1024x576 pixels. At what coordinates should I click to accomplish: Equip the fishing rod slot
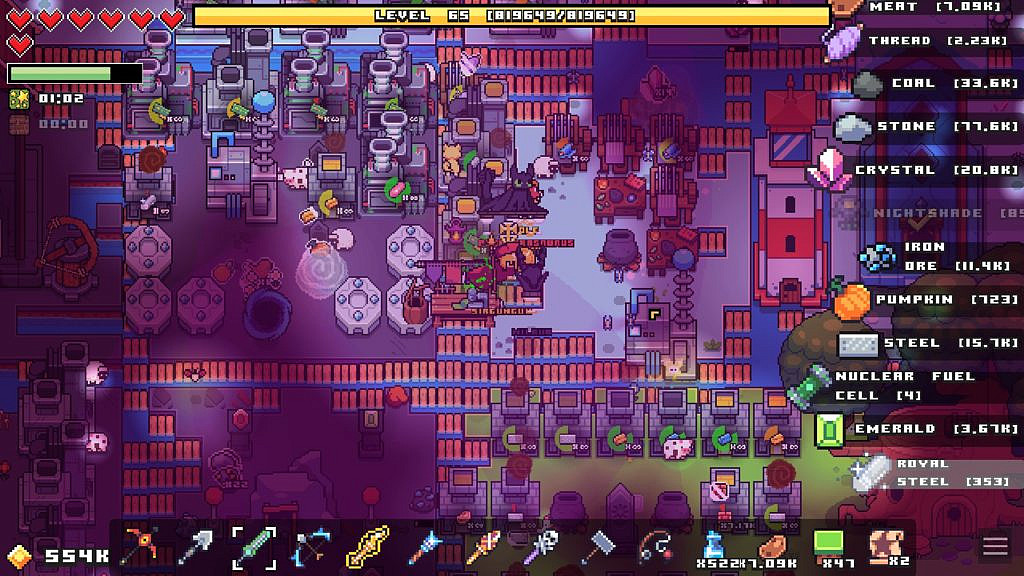(x=655, y=546)
